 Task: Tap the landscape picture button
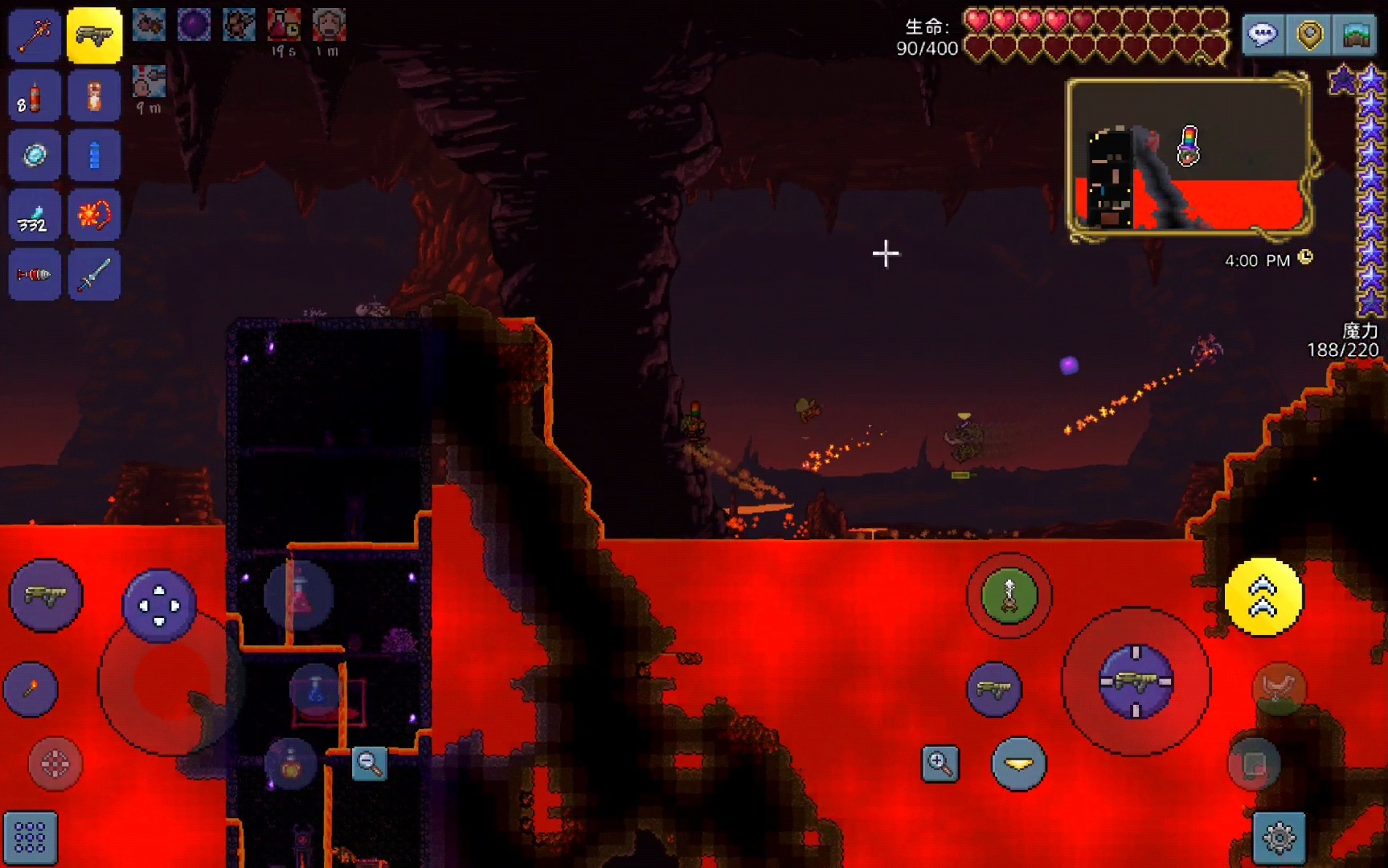1357,35
